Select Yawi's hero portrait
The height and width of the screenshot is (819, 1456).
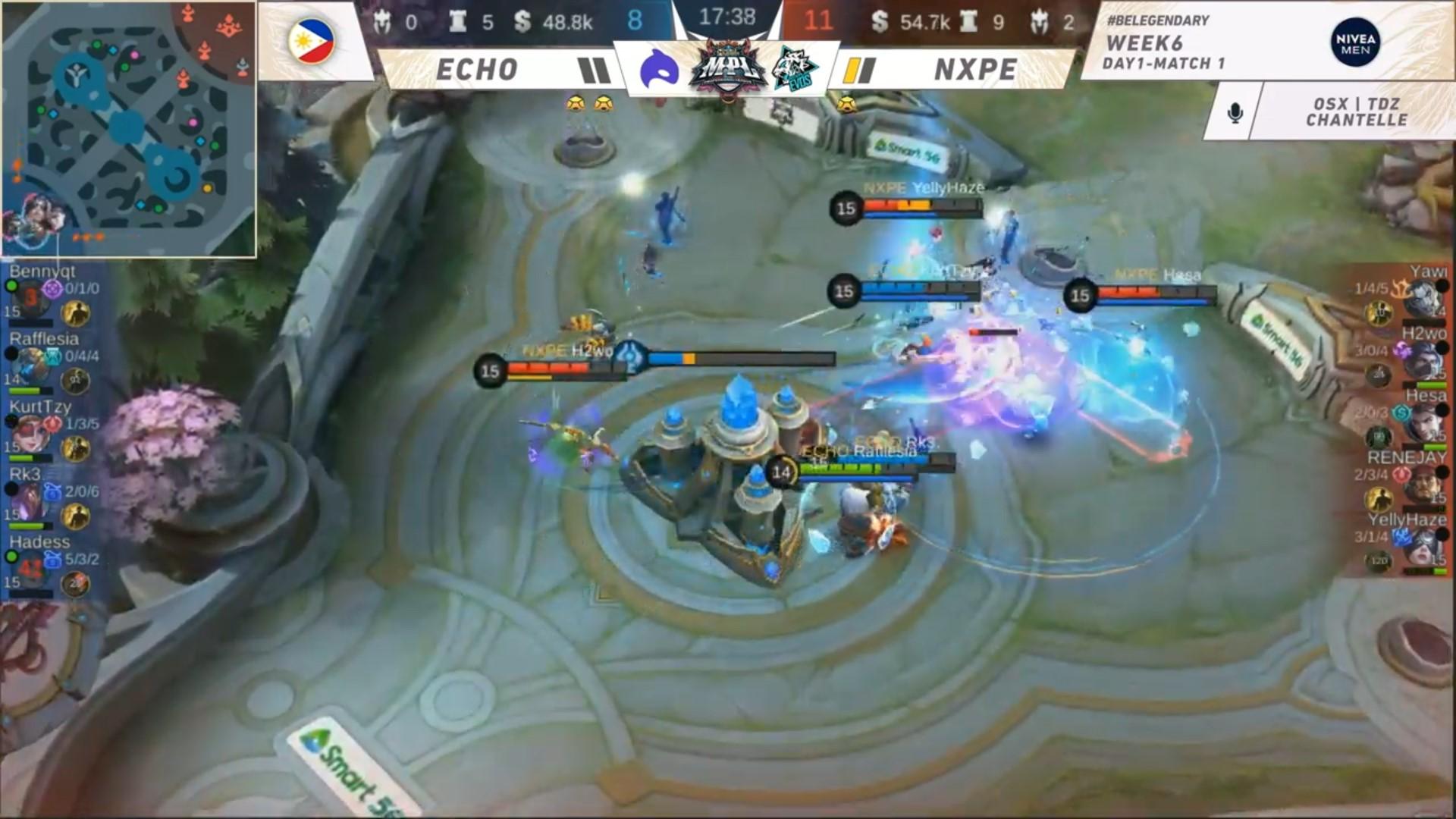1421,299
